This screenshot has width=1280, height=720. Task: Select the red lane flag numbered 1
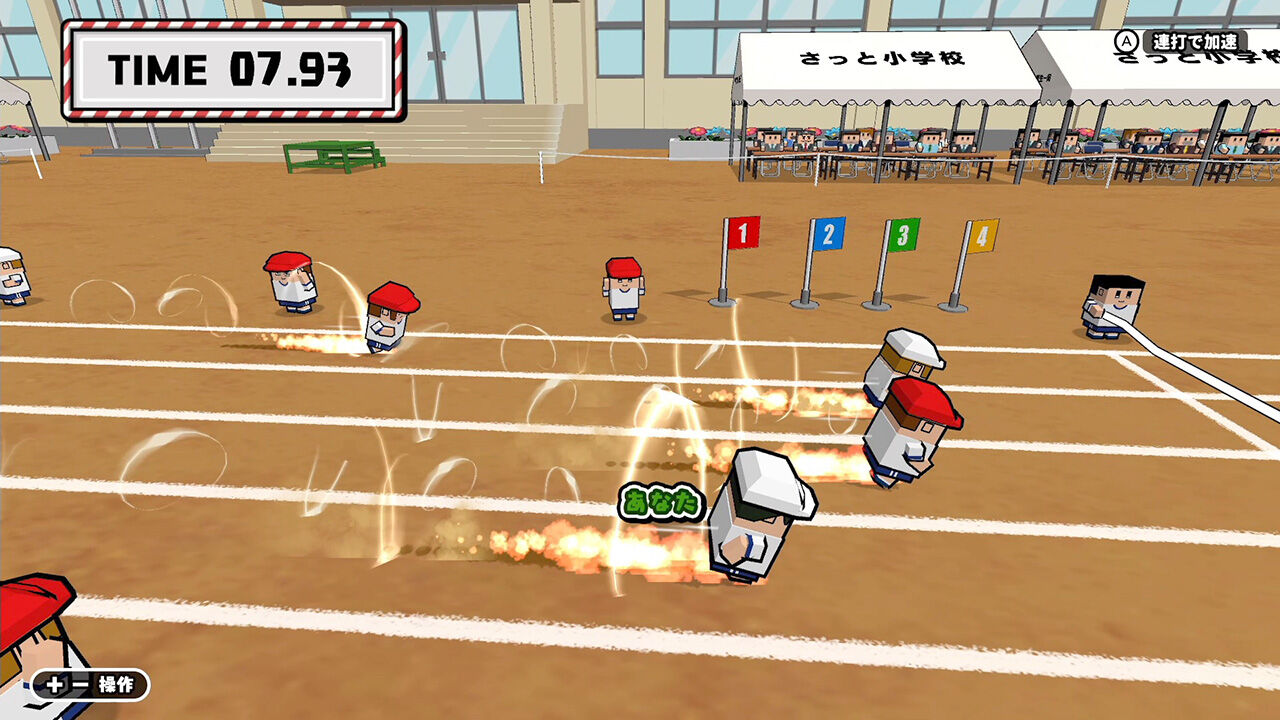[x=741, y=231]
